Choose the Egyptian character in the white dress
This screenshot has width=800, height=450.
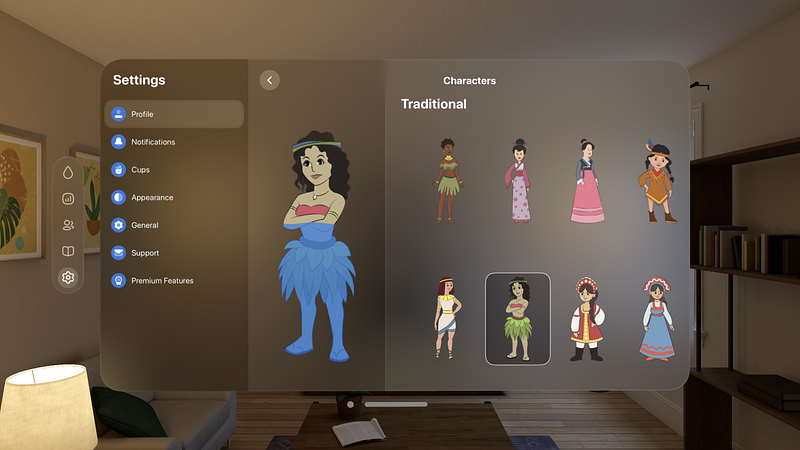click(446, 318)
